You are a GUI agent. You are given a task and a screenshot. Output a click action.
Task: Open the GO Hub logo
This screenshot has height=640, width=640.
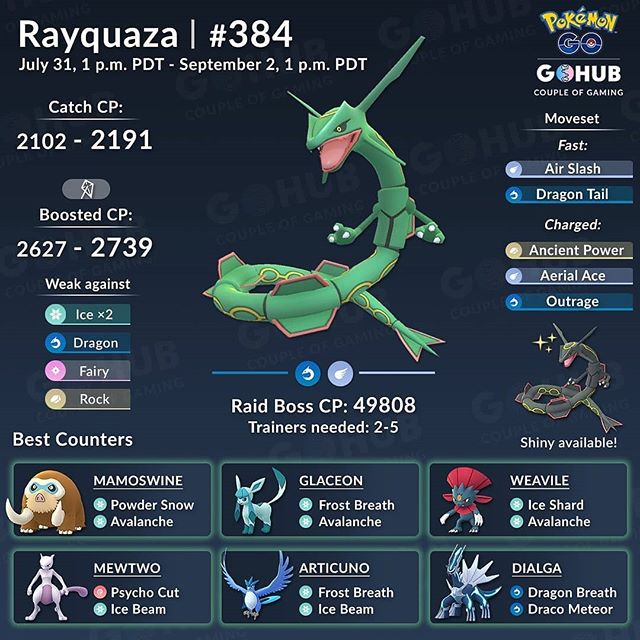(x=568, y=70)
